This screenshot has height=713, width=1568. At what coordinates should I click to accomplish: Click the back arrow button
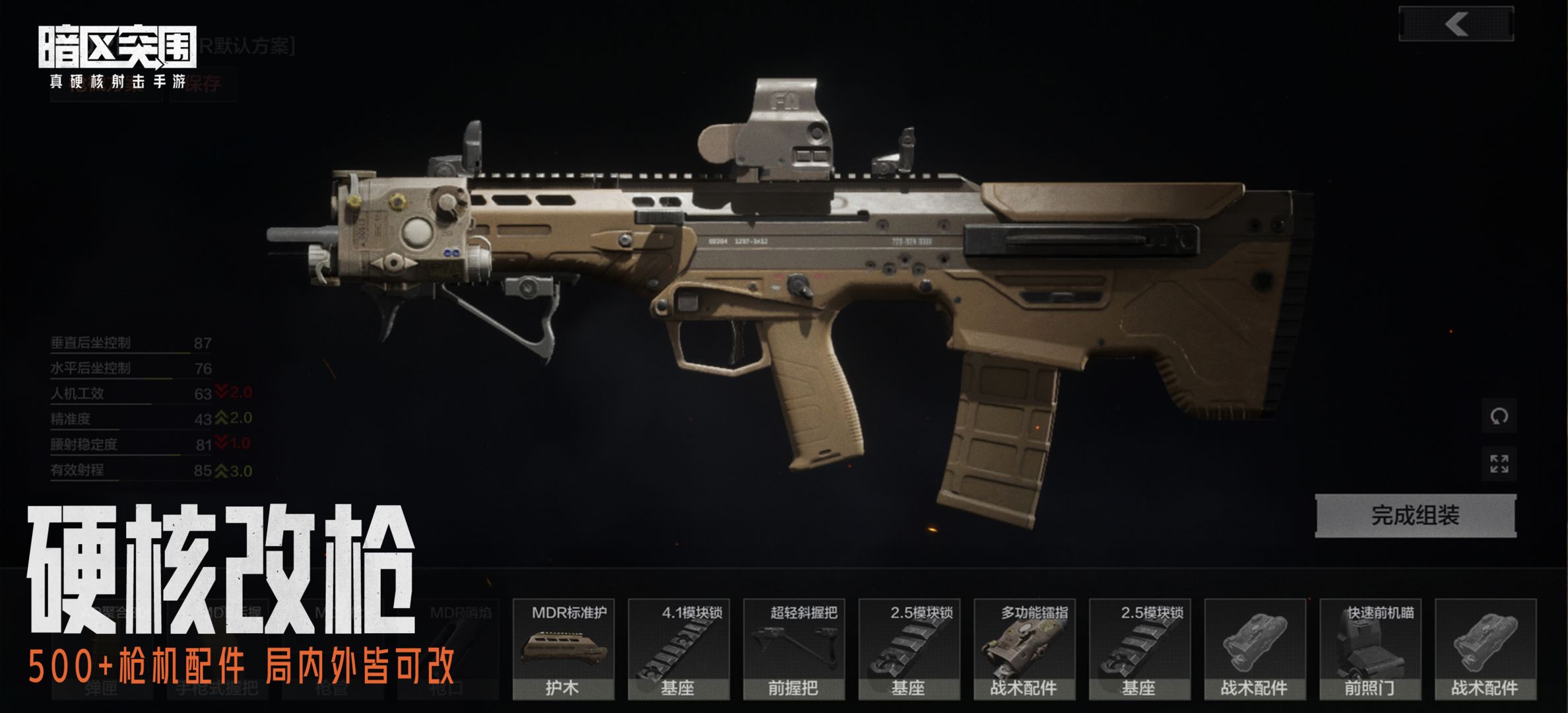[x=1456, y=24]
